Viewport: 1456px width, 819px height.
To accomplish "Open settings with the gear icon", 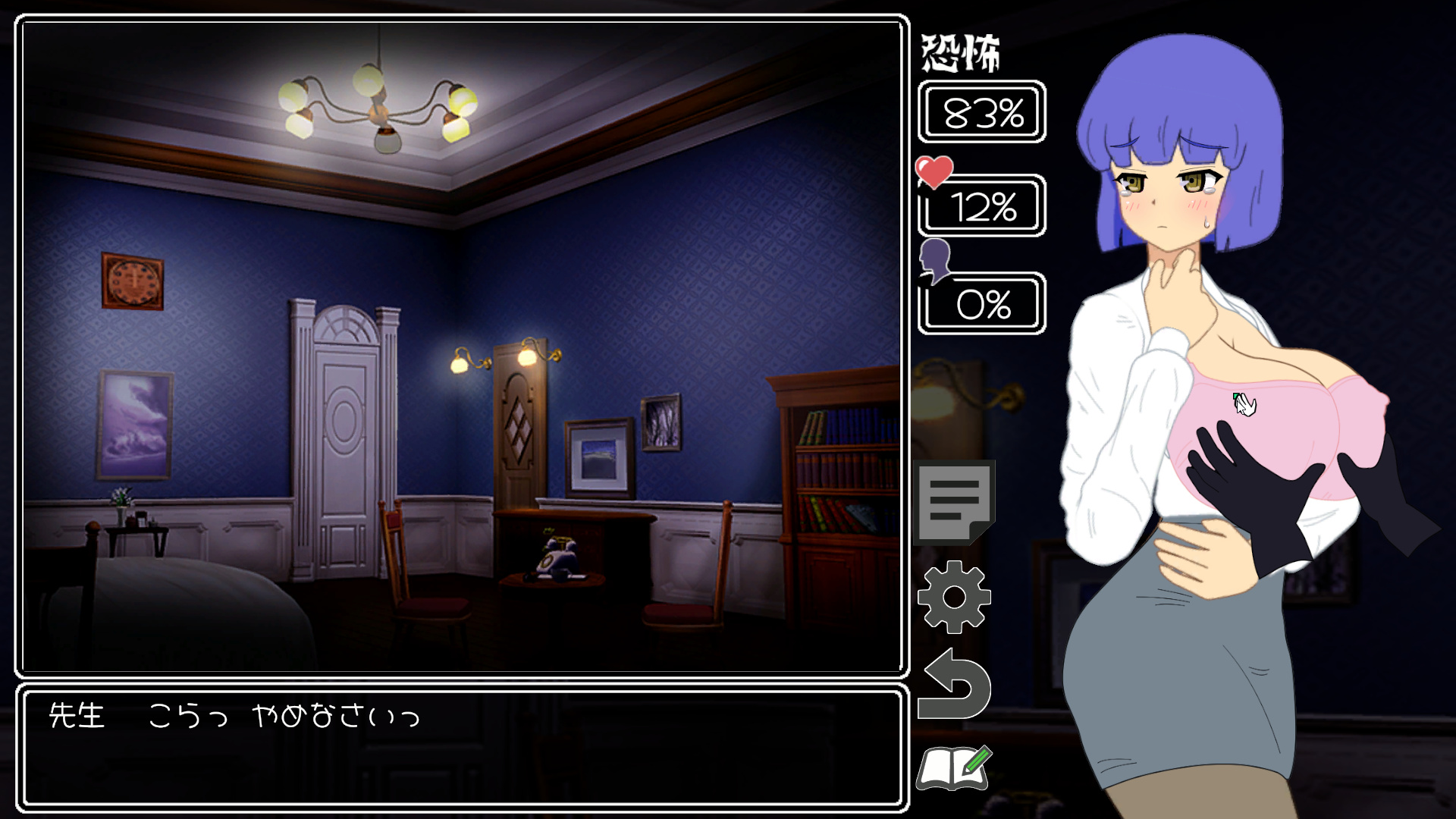I will click(x=954, y=597).
